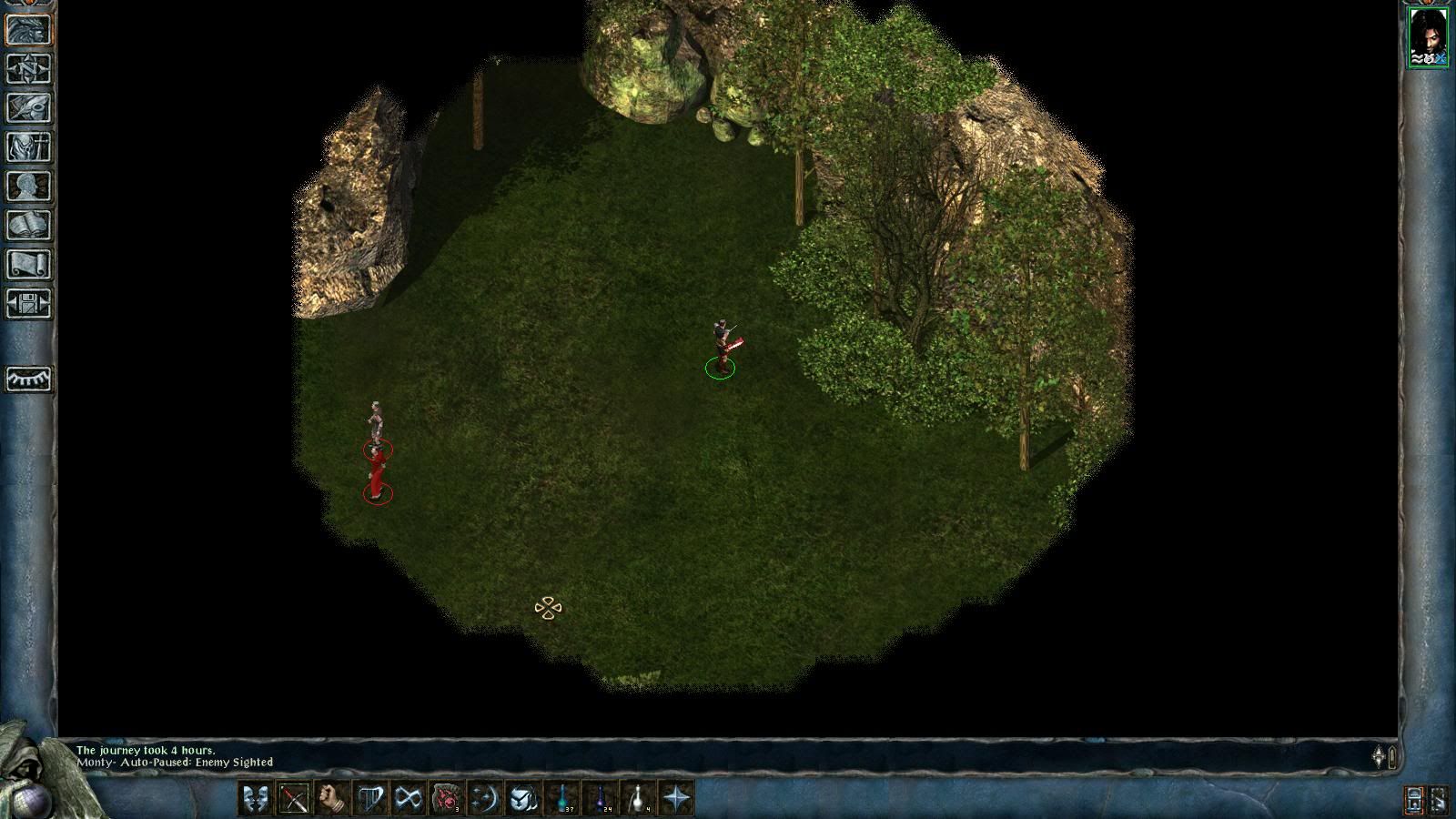
Task: Activate the dialogue masks button
Action: (x=255, y=799)
